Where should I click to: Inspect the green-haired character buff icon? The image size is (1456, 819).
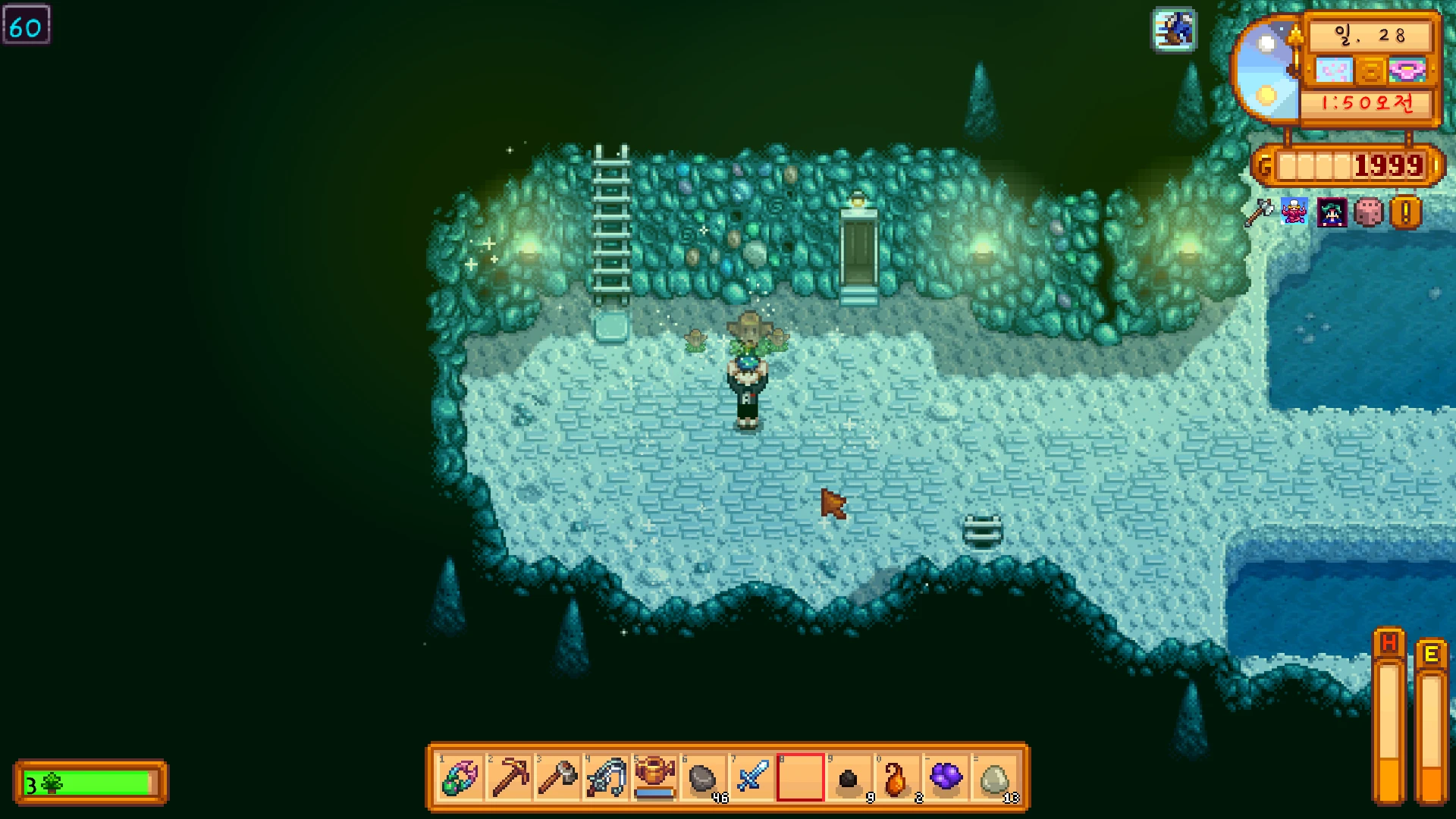point(1332,213)
